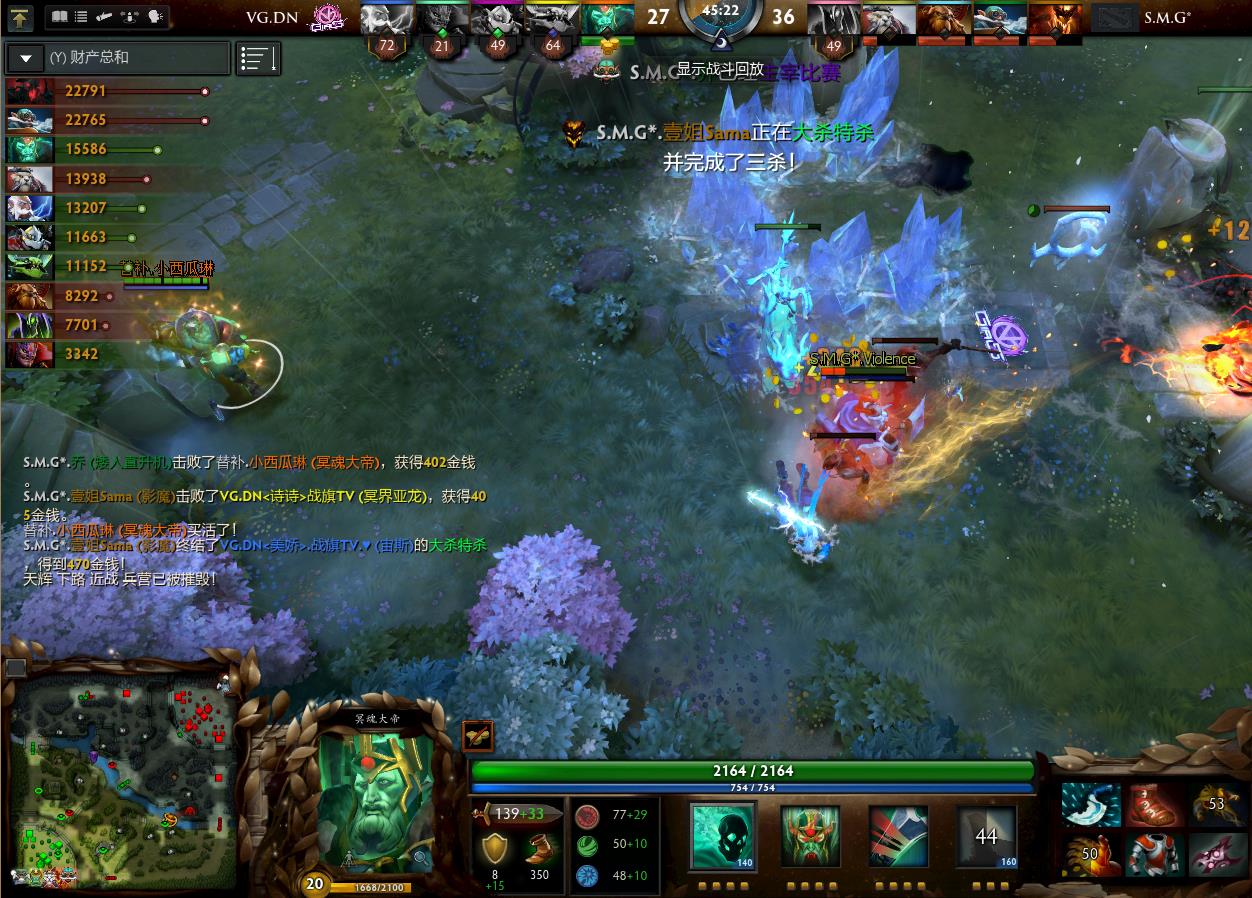Select the Battle Fury item slot
This screenshot has width=1252, height=898.
(x=1089, y=807)
